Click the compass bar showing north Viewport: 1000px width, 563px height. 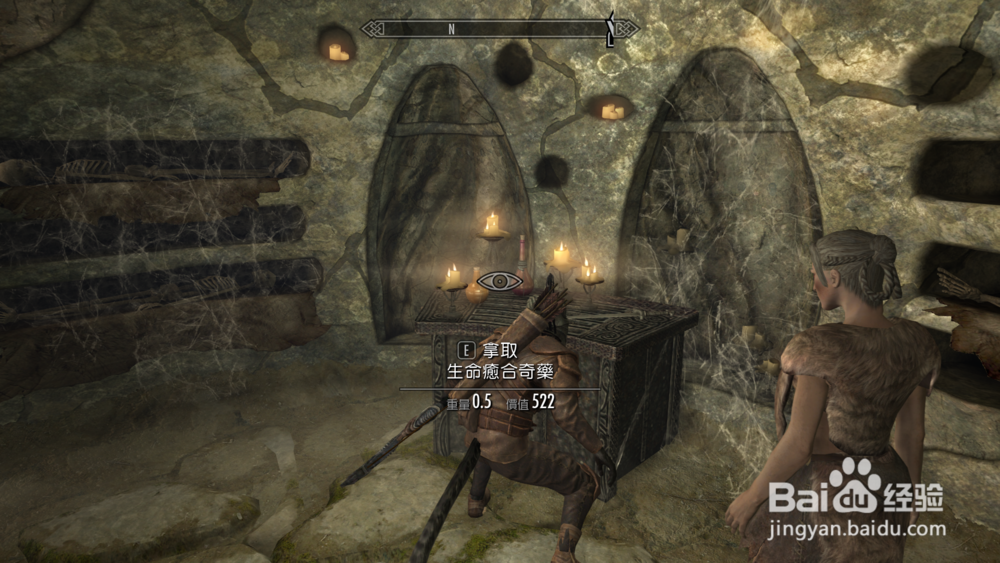499,28
